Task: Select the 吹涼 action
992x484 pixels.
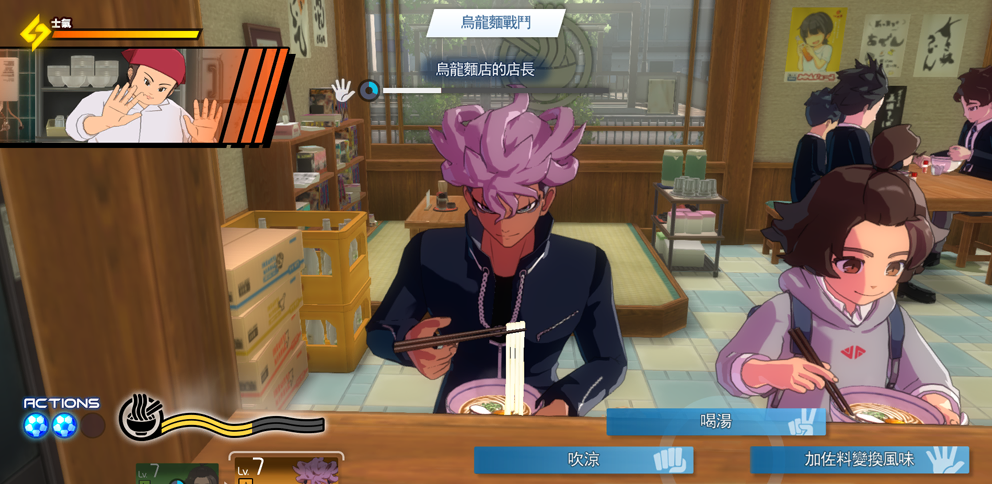Action: pyautogui.click(x=583, y=460)
